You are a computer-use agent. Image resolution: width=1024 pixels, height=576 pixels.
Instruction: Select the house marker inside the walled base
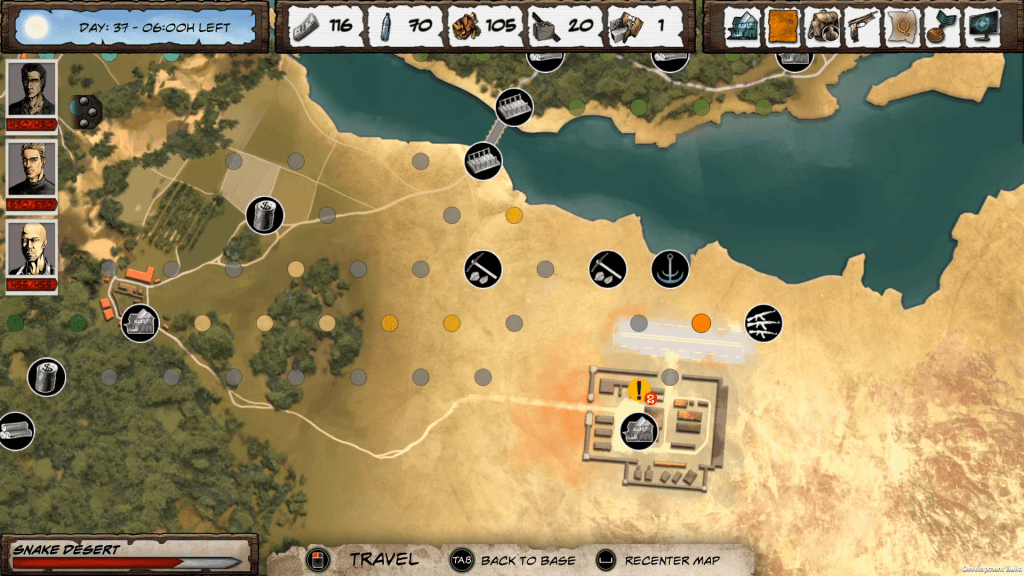coord(638,430)
